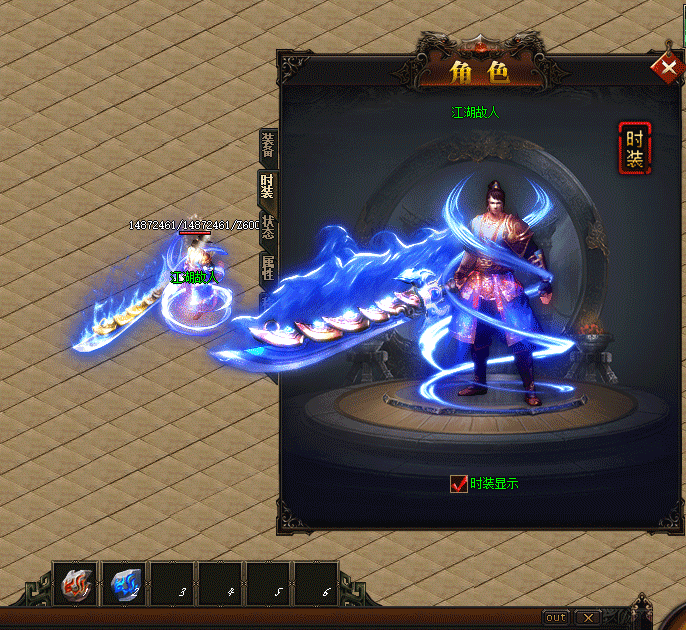The image size is (686, 630).
Task: Close the 角色 character panel
Action: [x=665, y=68]
